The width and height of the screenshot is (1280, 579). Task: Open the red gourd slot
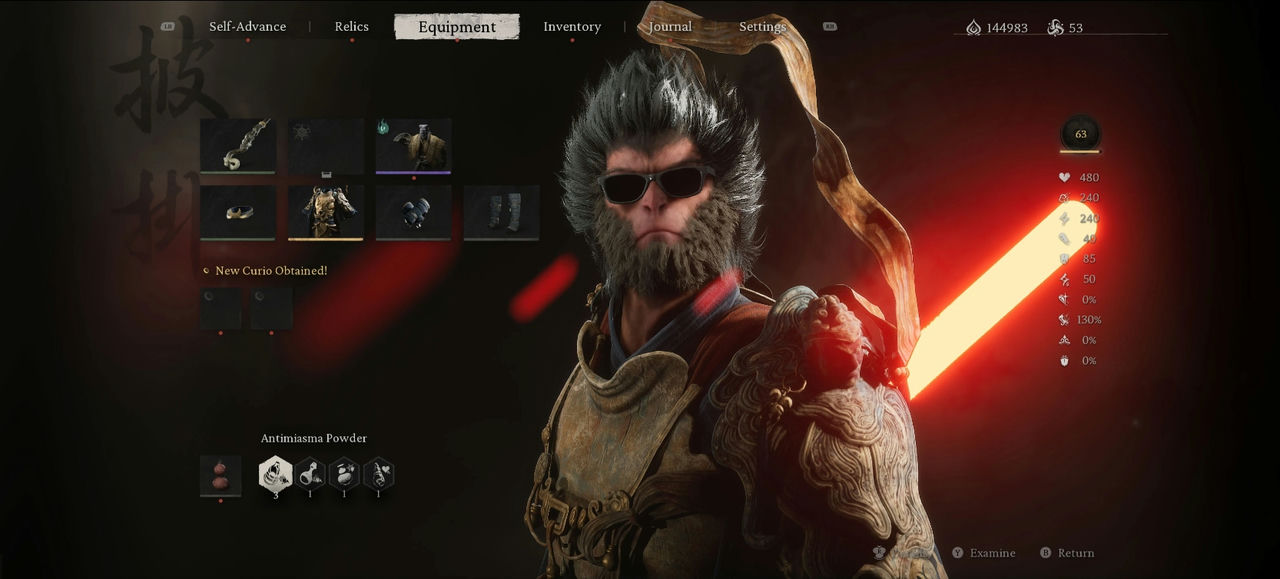pyautogui.click(x=220, y=475)
